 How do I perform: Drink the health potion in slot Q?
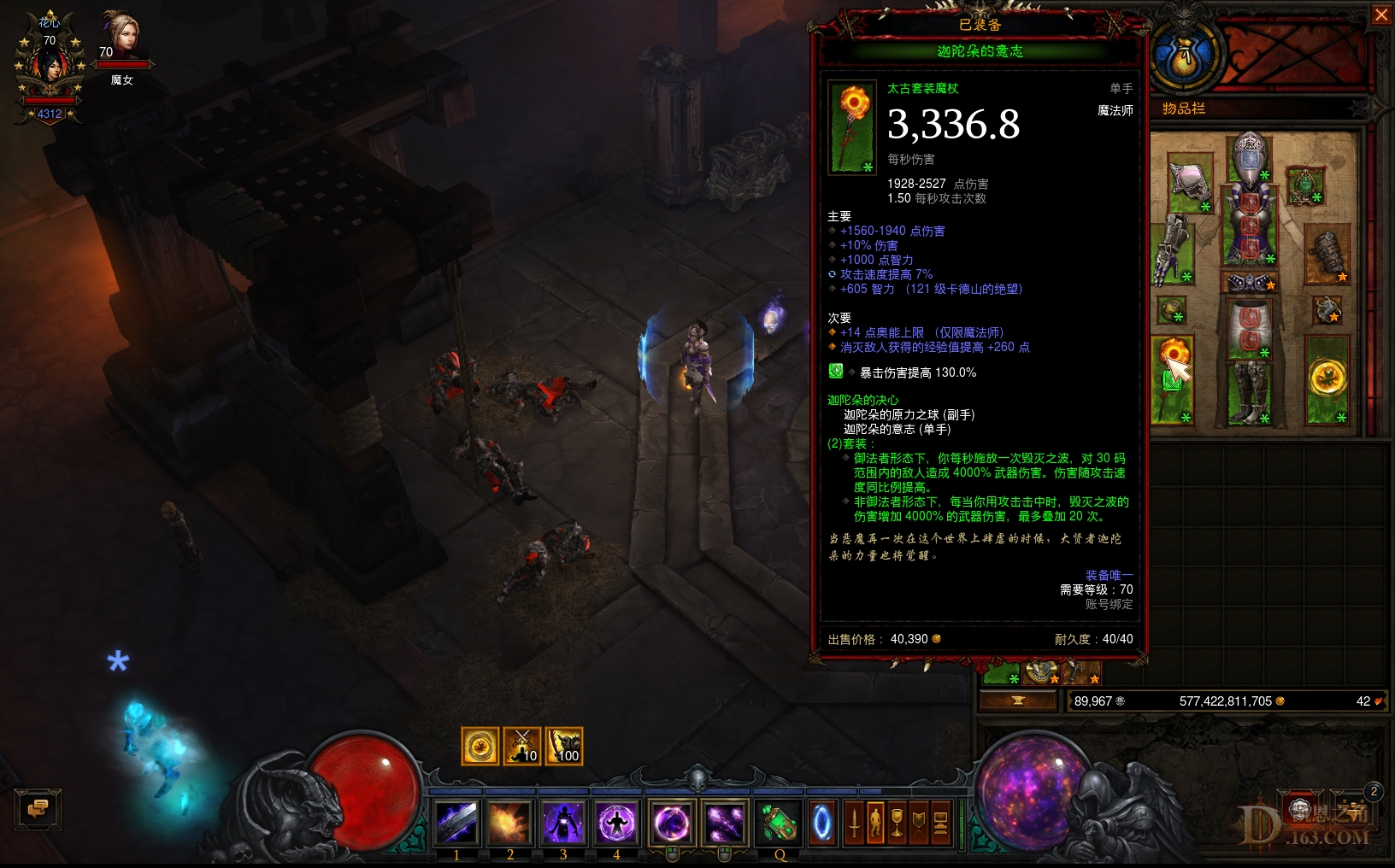point(778,823)
